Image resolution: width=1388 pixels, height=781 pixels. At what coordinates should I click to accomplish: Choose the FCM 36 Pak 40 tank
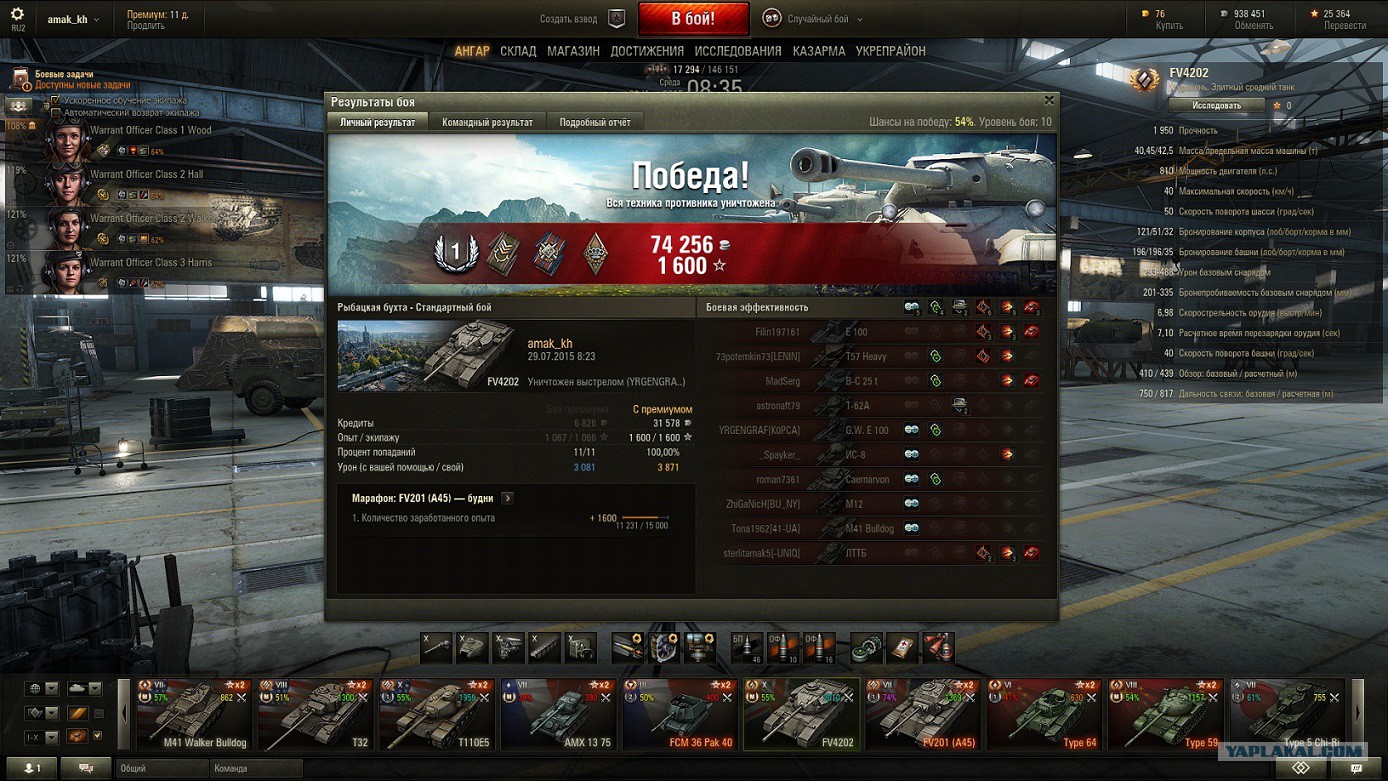[680, 715]
